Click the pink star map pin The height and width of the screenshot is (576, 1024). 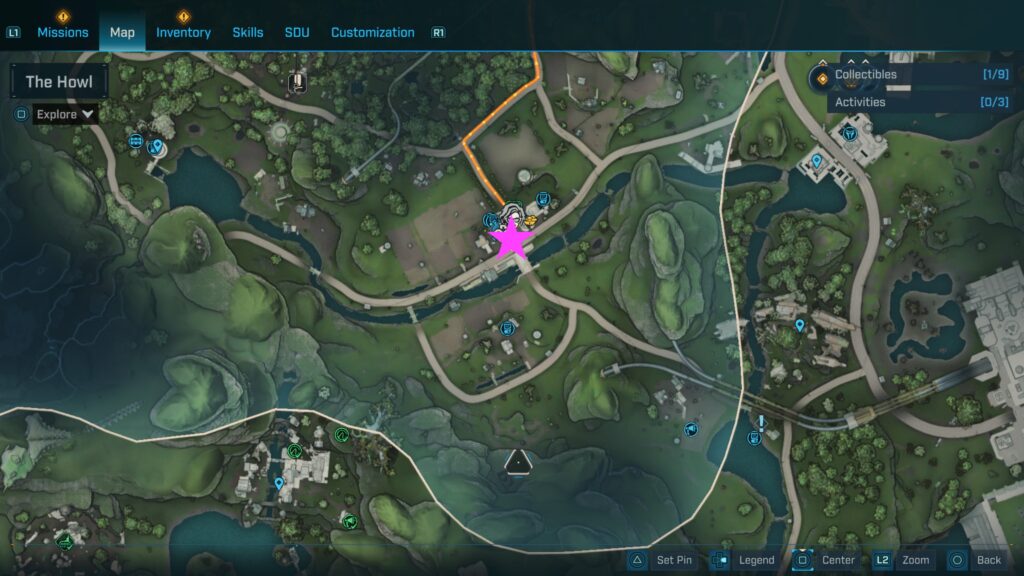[x=510, y=240]
